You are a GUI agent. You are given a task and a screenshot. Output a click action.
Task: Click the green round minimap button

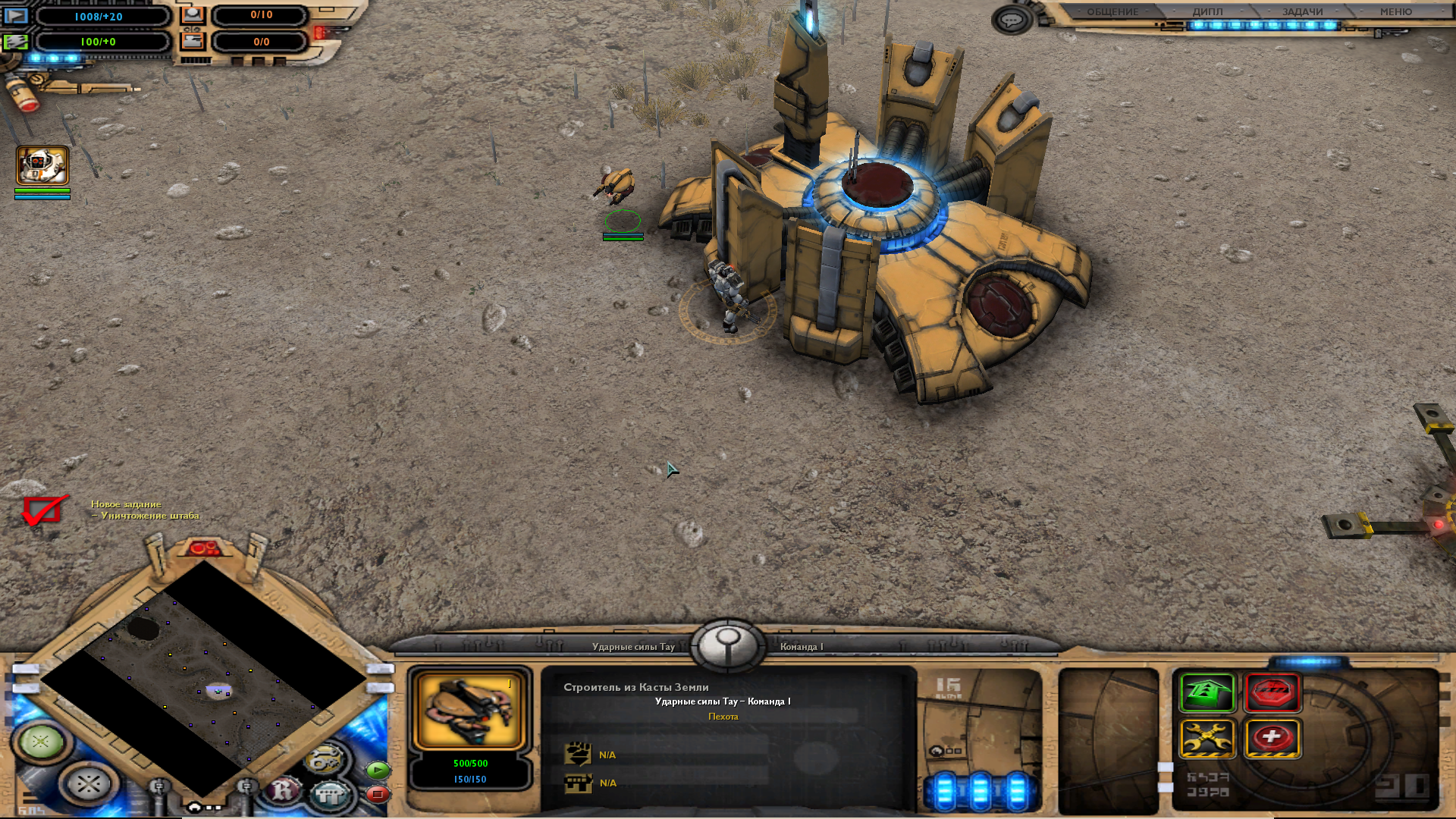point(41,741)
